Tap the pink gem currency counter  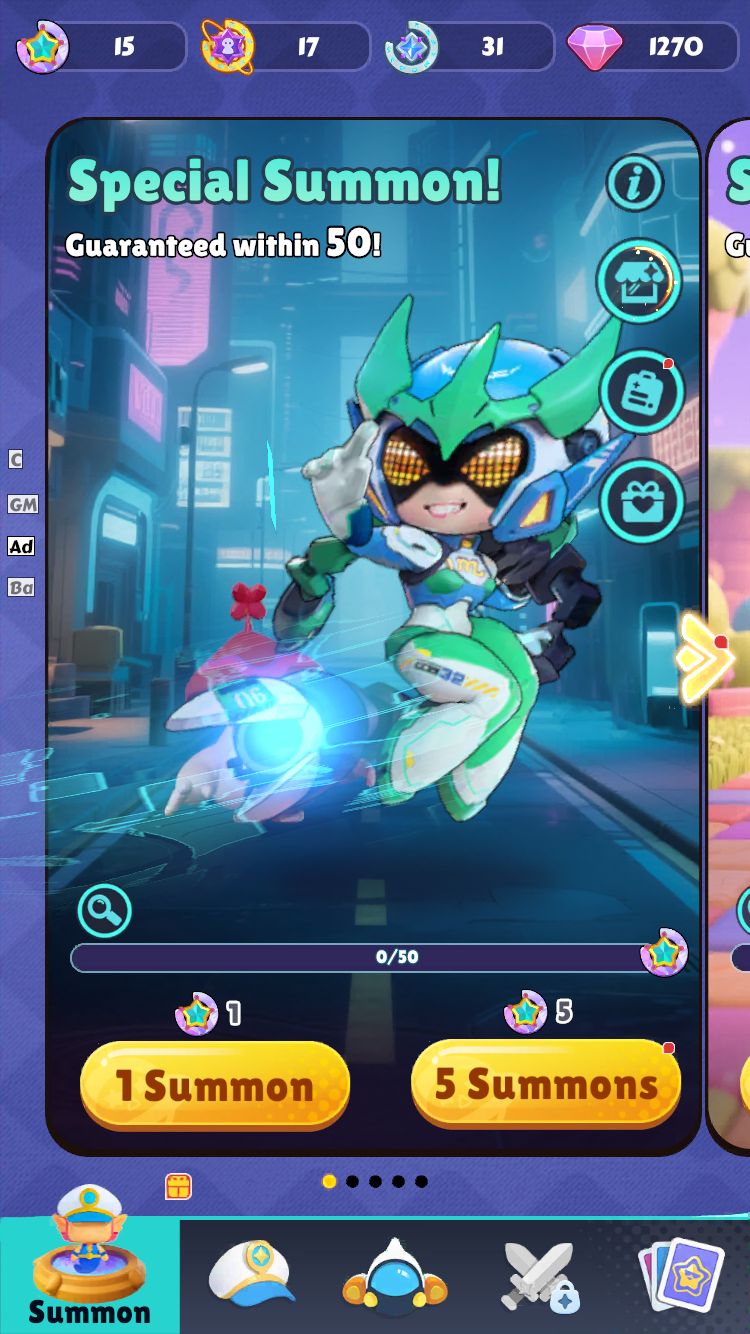(x=652, y=47)
